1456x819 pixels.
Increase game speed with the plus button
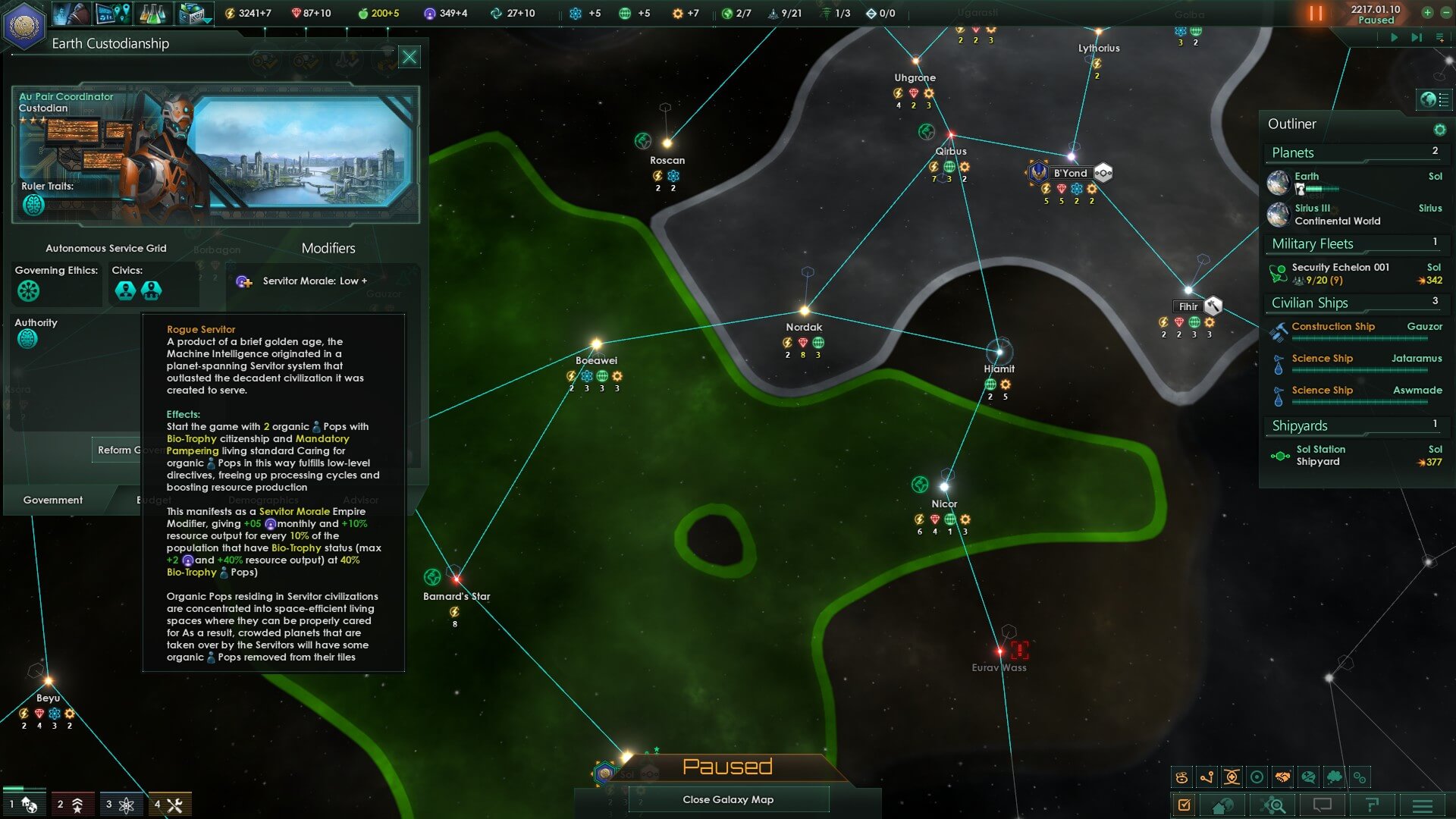[x=1427, y=13]
